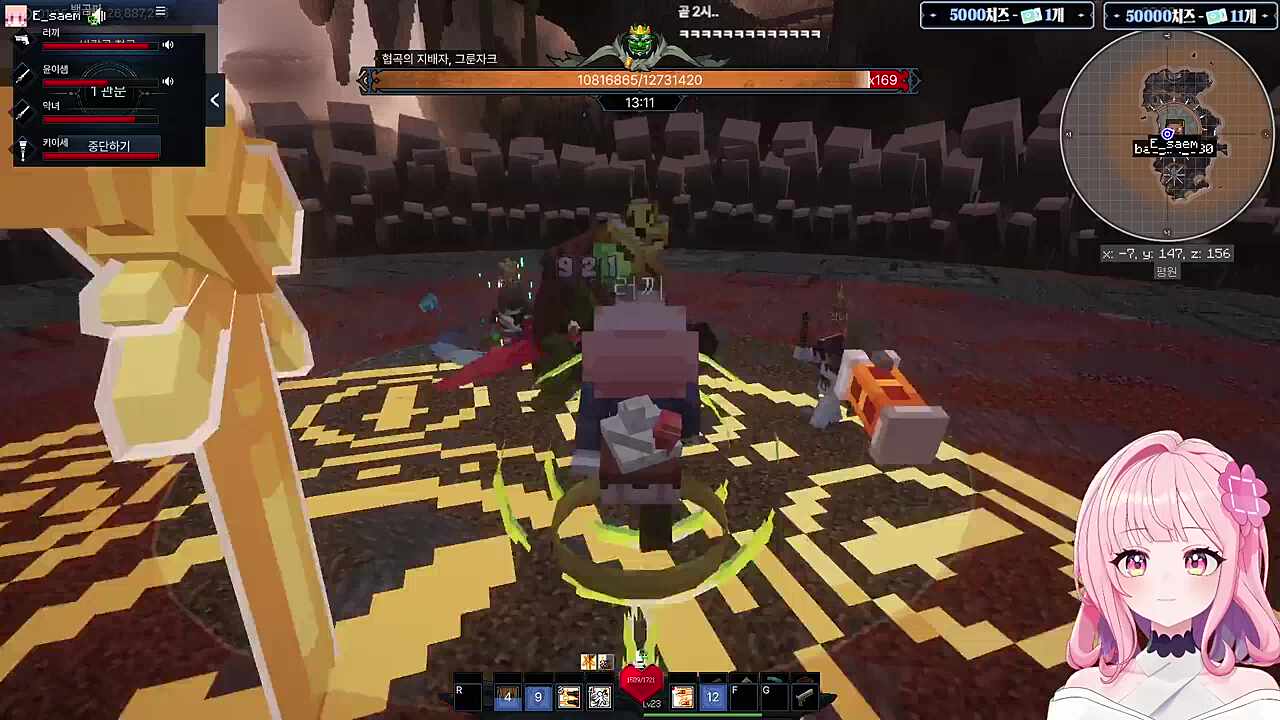Toggle voice speaker for party member 러끼
This screenshot has width=1280, height=720.
point(168,45)
